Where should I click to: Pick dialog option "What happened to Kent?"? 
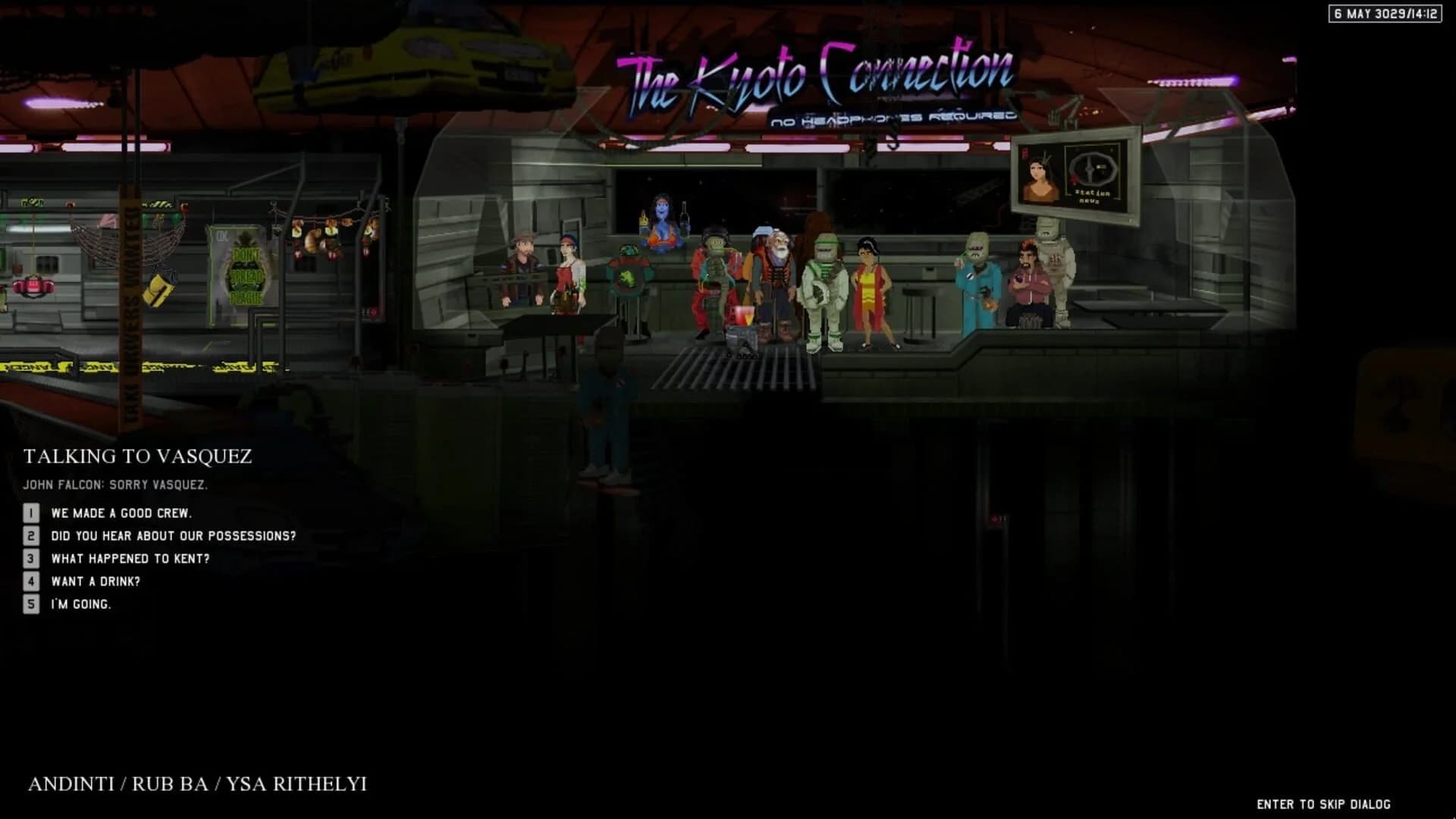tap(130, 559)
